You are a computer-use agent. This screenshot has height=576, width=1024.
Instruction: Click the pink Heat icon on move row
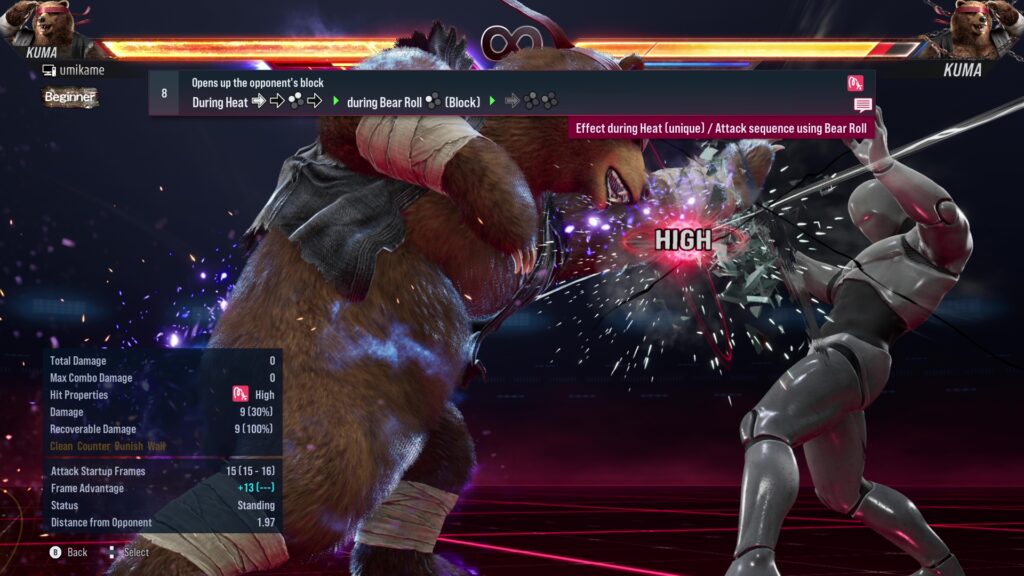tap(855, 83)
